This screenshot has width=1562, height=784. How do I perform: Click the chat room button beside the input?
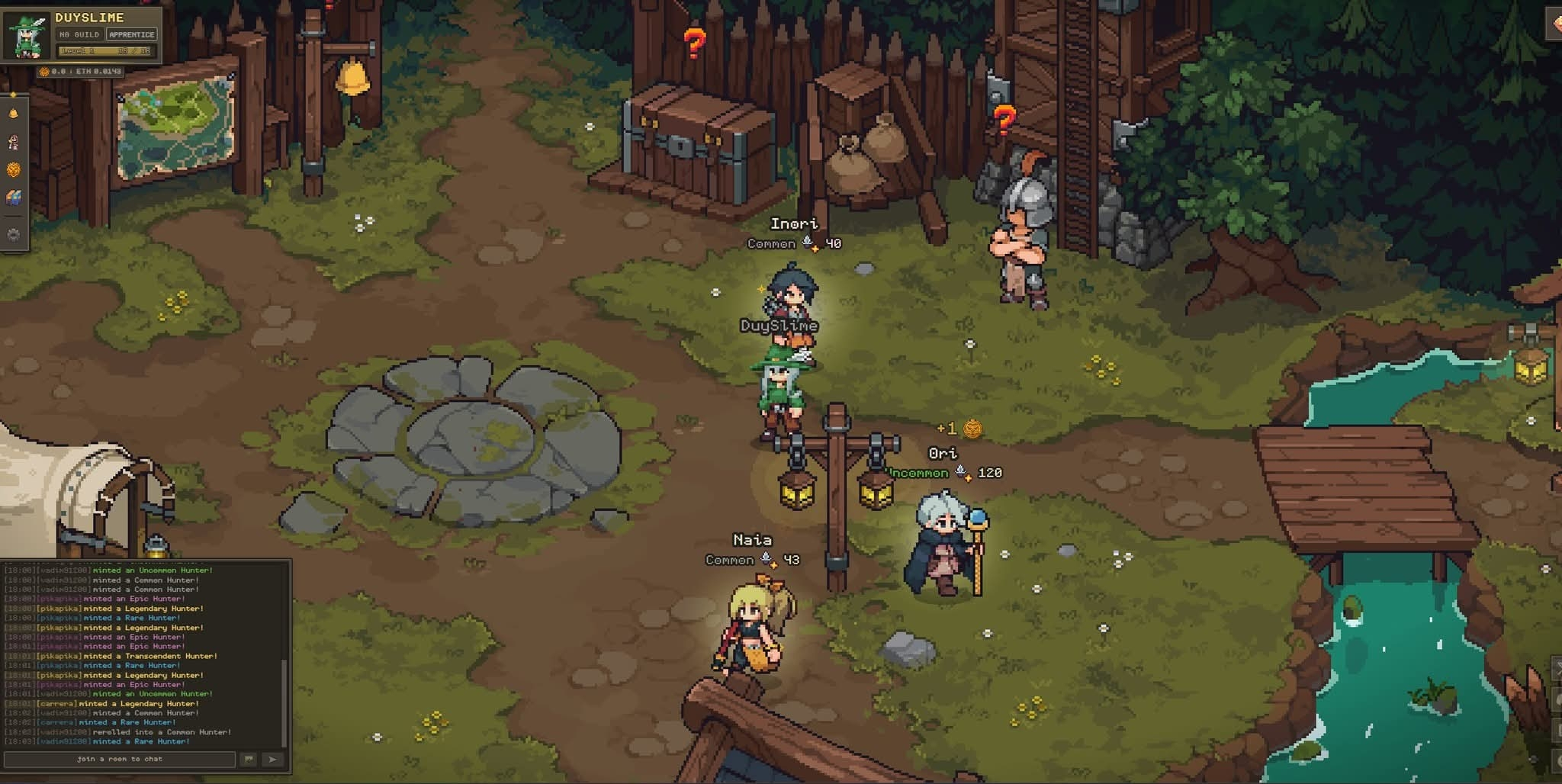[249, 759]
